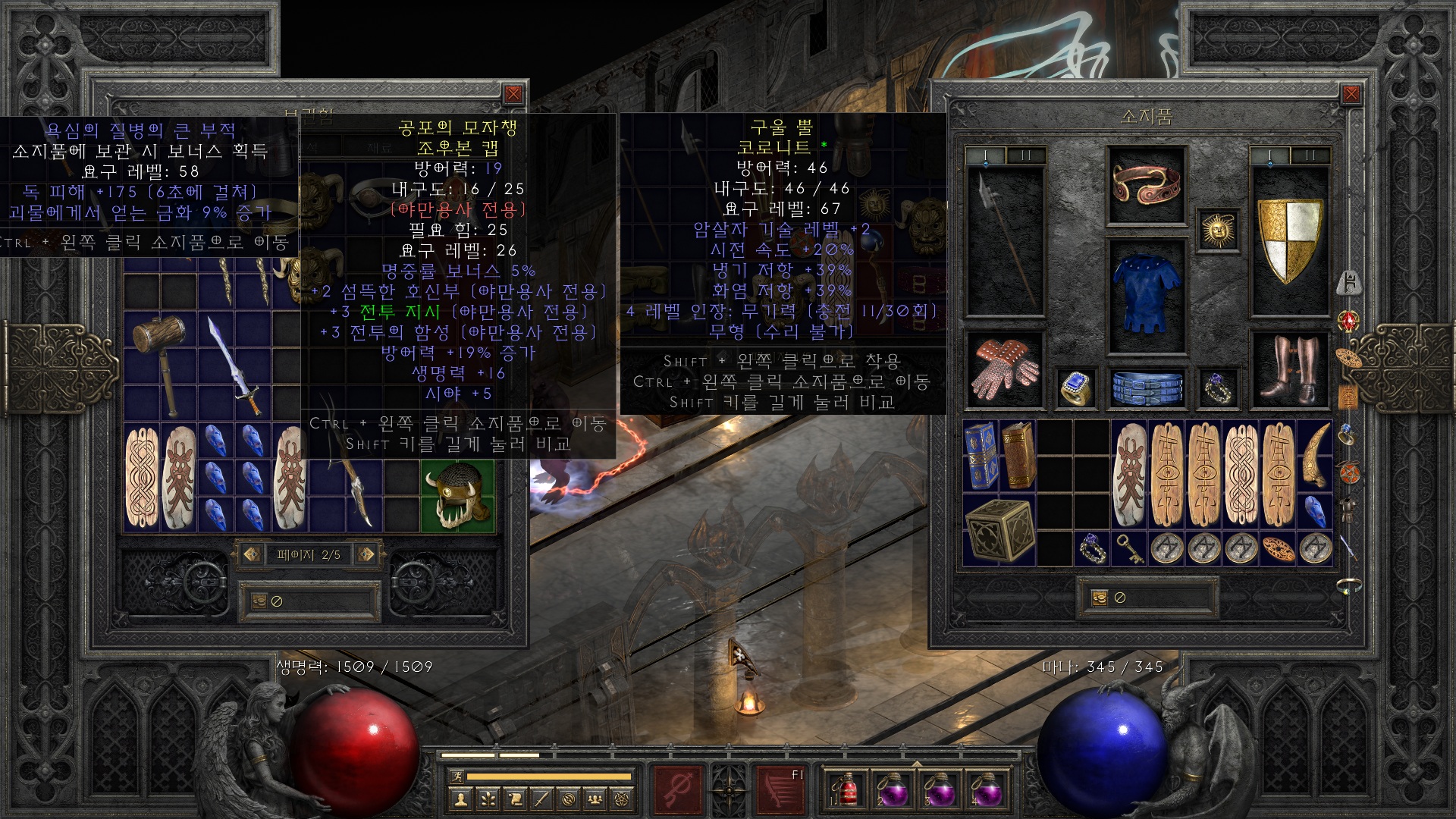Open the left mouse skill selector

point(677,789)
